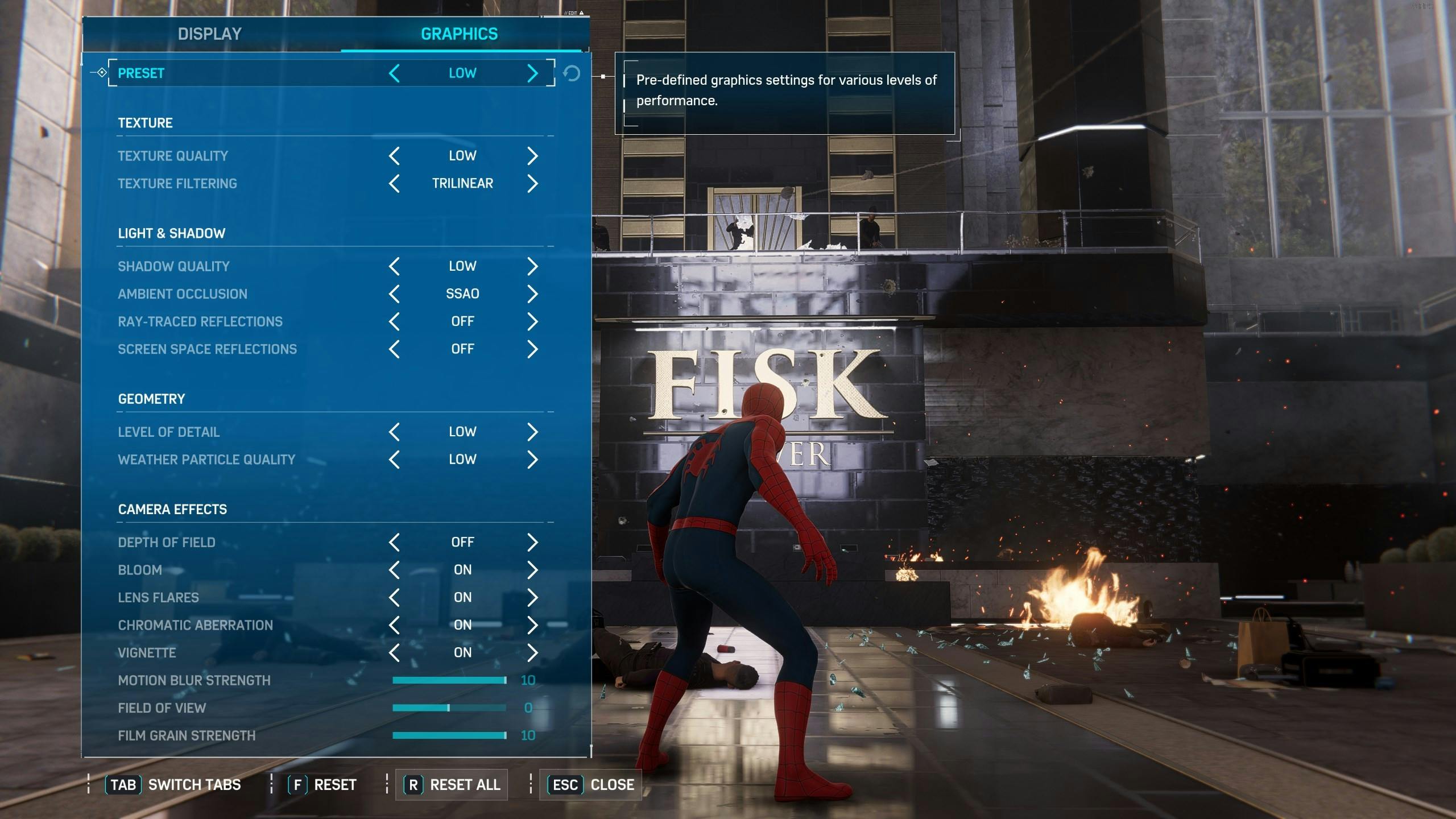The height and width of the screenshot is (819, 1456).
Task: Close the graphics settings menu
Action: coord(591,785)
